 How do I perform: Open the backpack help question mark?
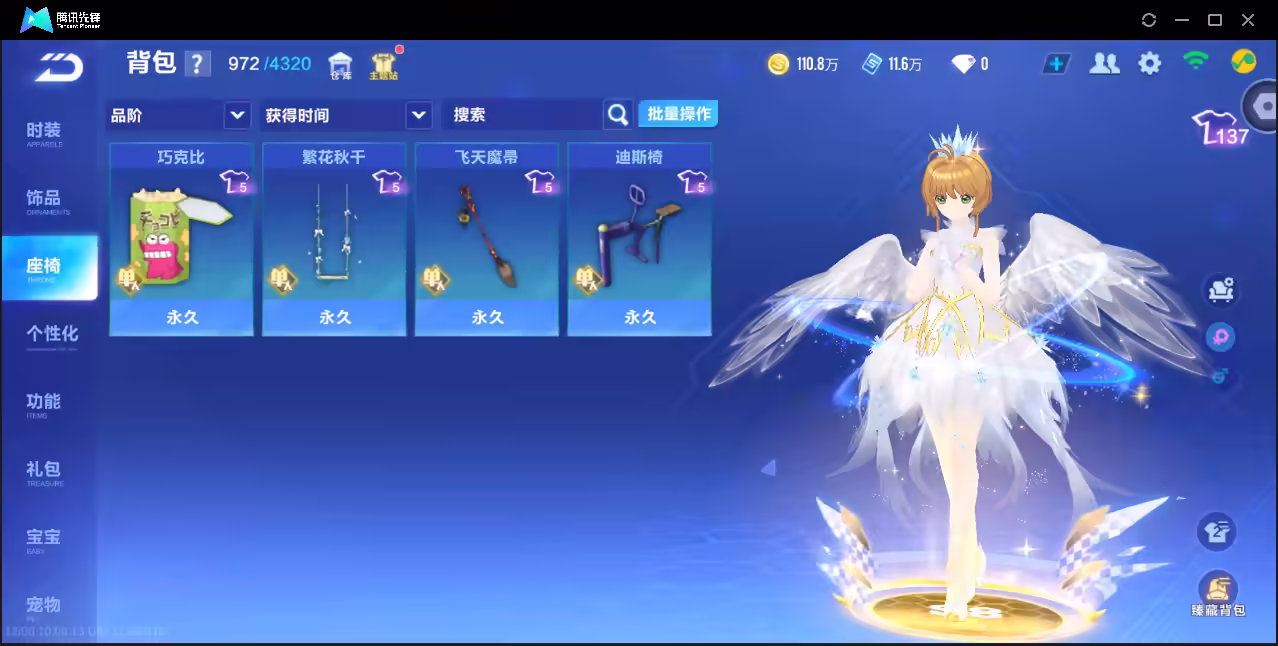(x=198, y=64)
